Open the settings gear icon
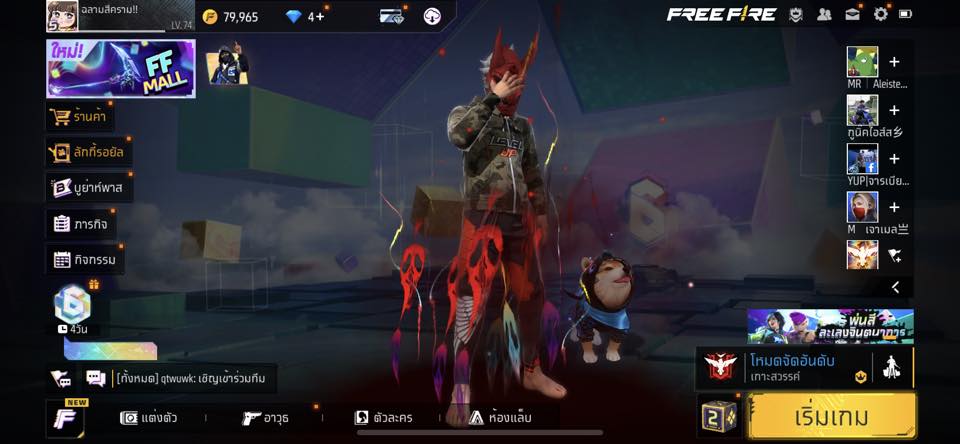Screen dimensions: 960x444 880,14
